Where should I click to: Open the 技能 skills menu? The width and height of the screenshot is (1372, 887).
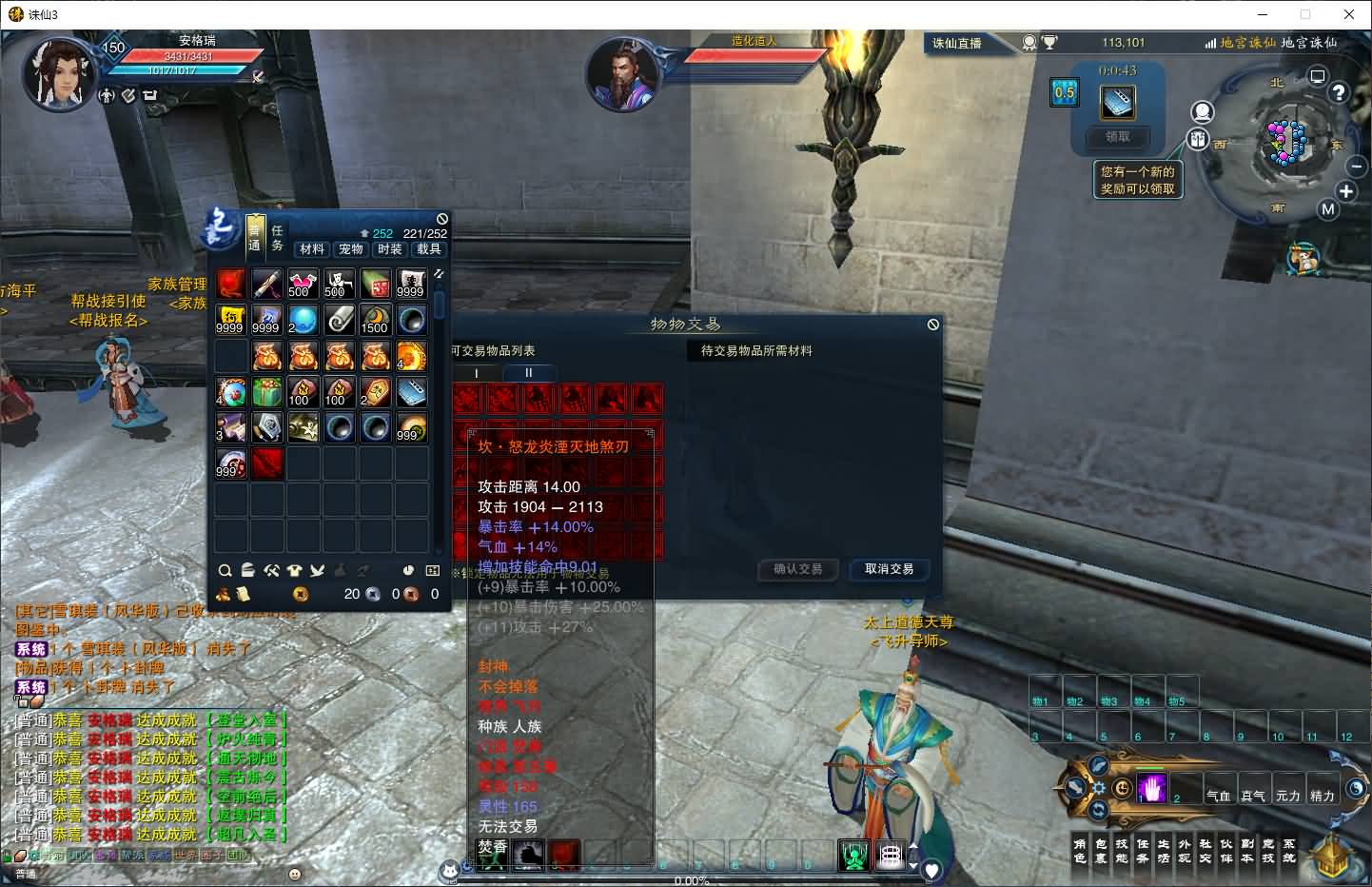[x=1122, y=851]
